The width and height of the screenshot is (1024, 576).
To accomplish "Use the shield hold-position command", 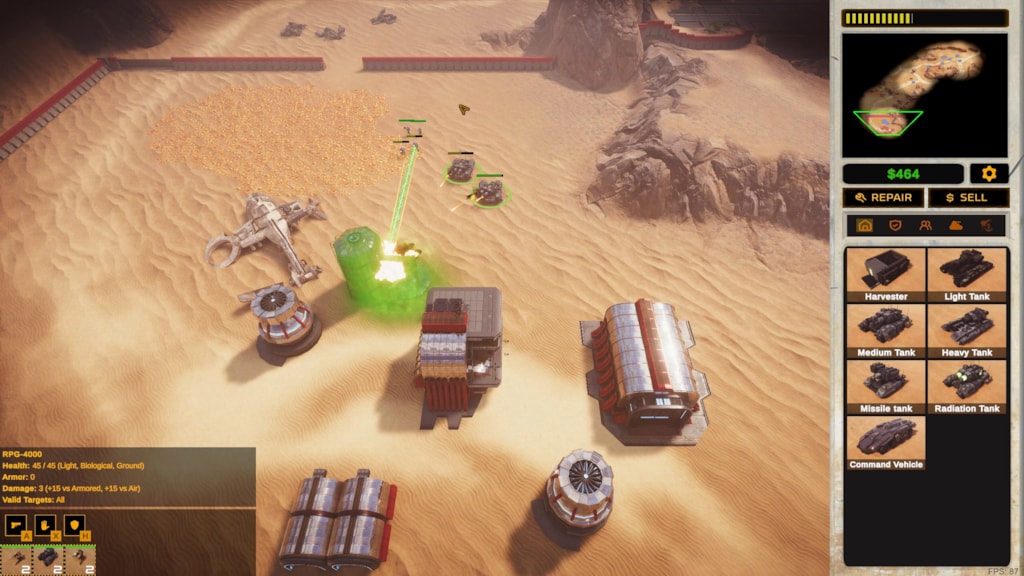I will [75, 525].
